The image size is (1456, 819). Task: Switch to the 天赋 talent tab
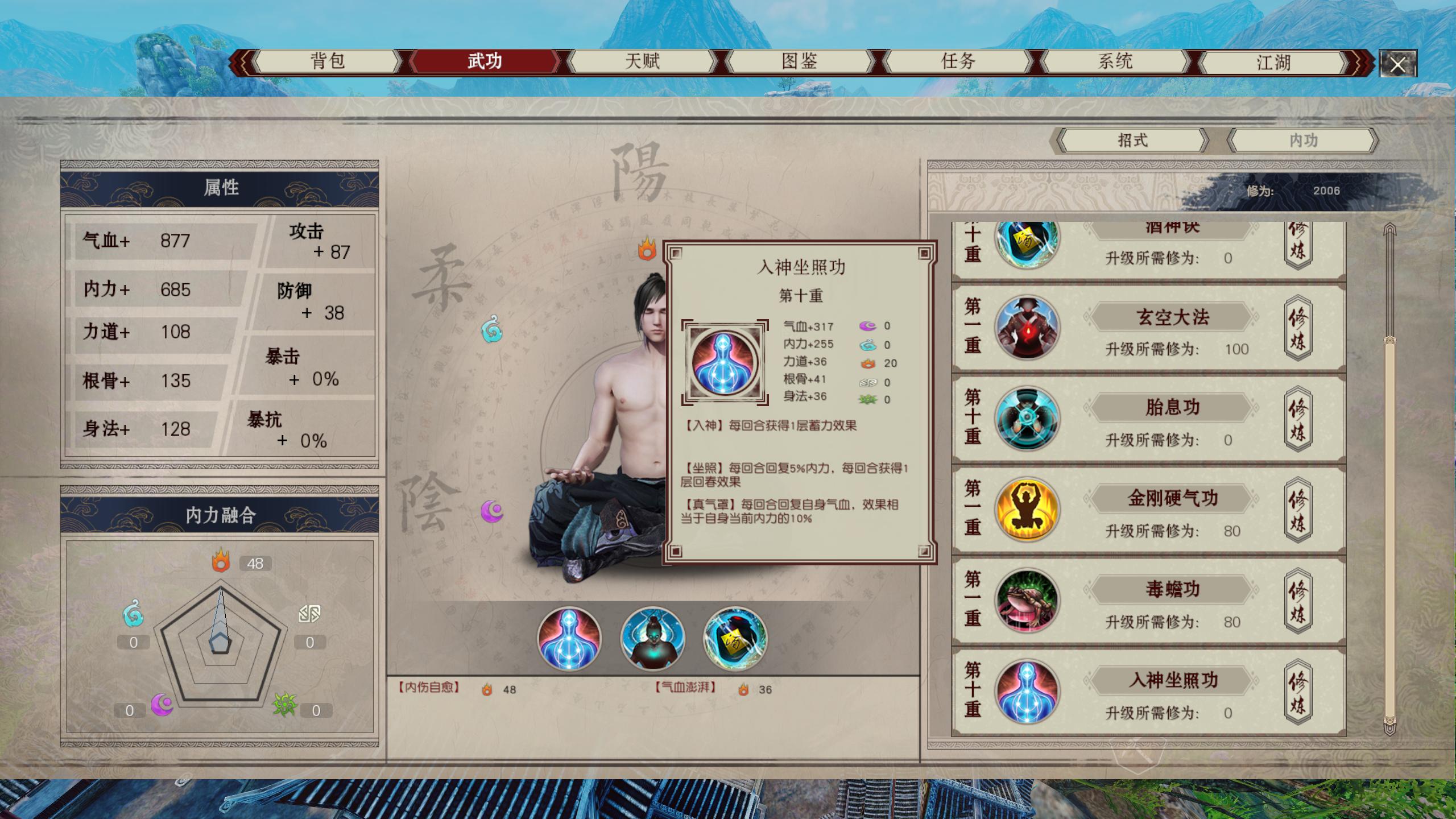tap(642, 61)
